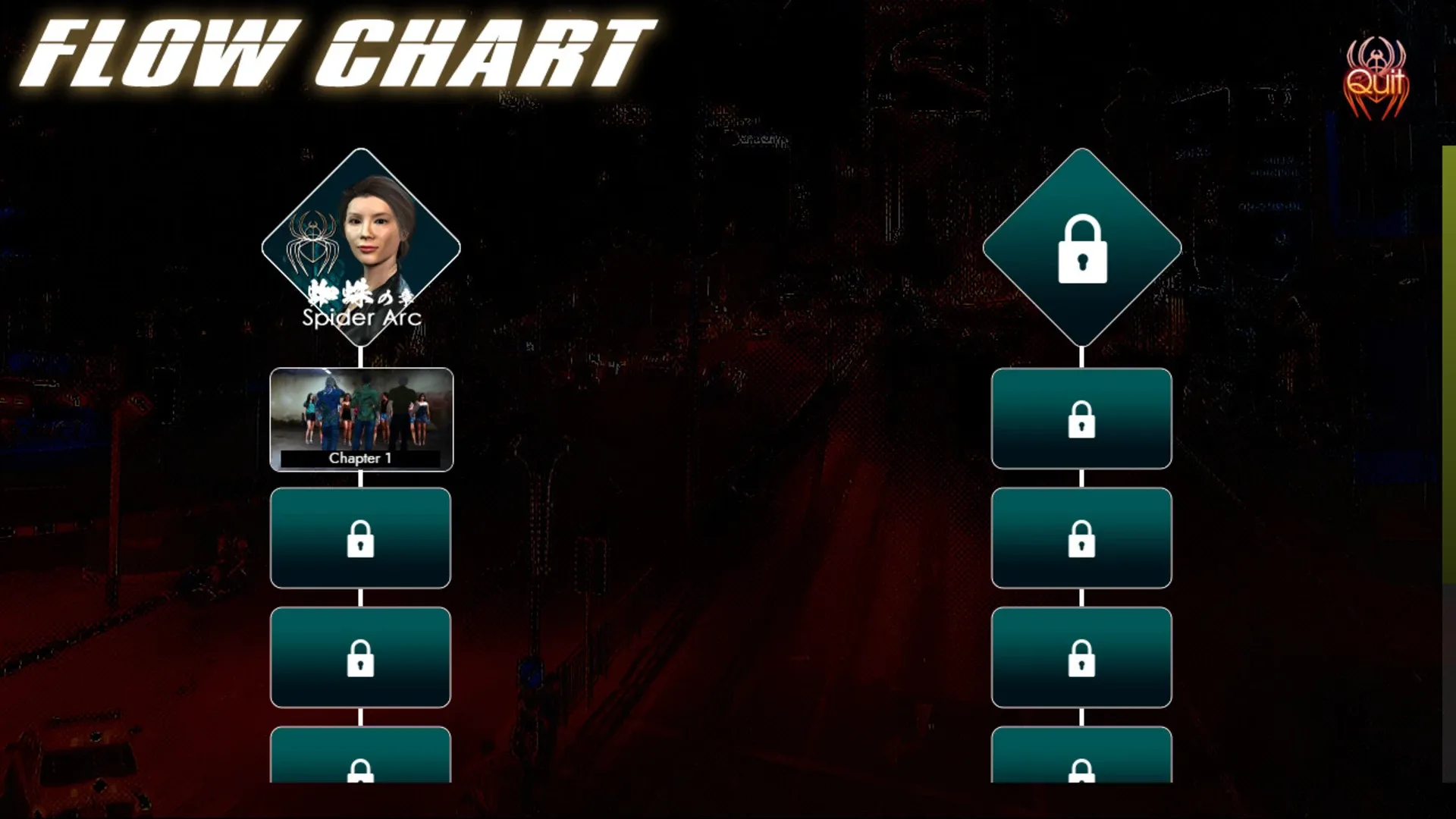Select the Chapter 1 label bar
The height and width of the screenshot is (819, 1456).
(x=360, y=458)
